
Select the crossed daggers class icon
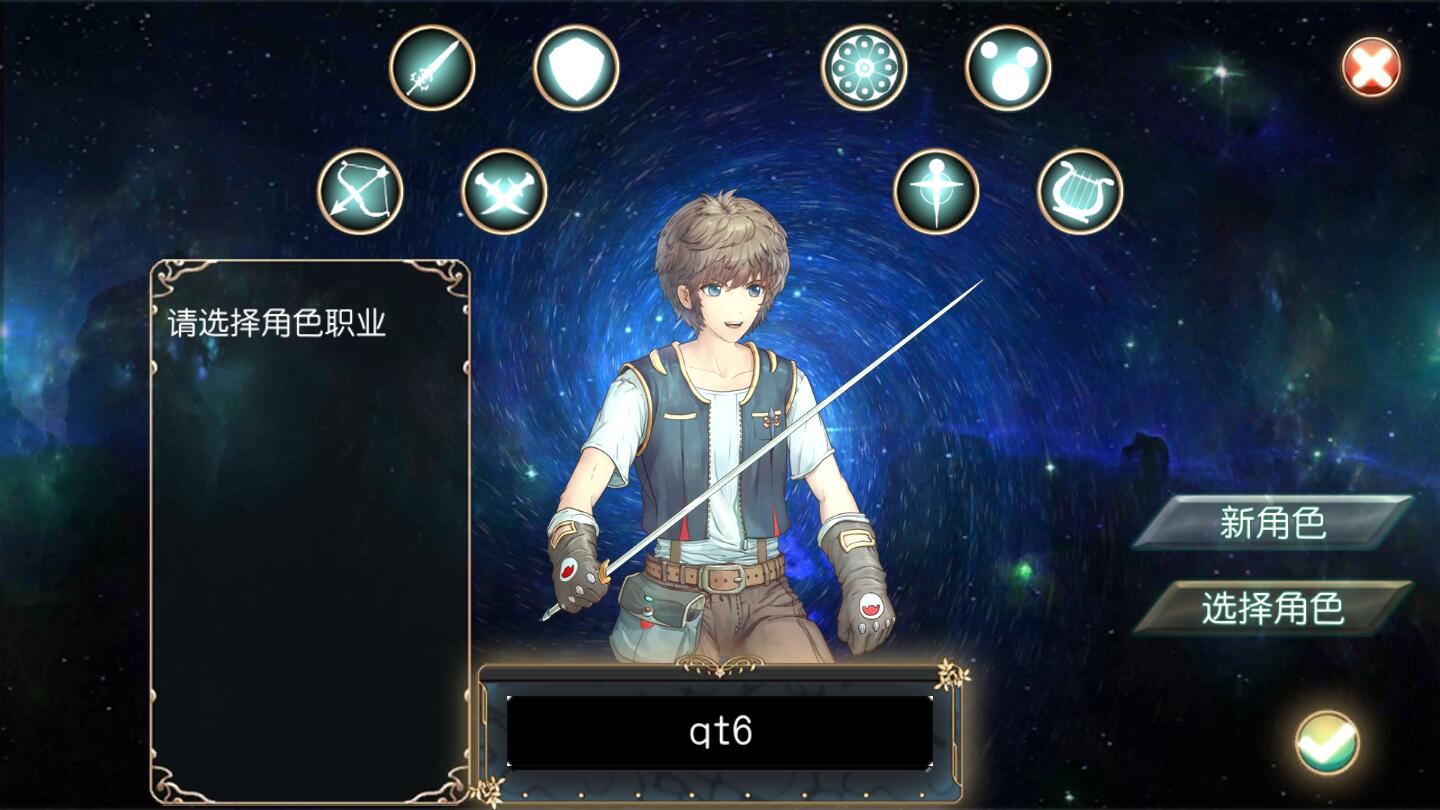coord(504,191)
